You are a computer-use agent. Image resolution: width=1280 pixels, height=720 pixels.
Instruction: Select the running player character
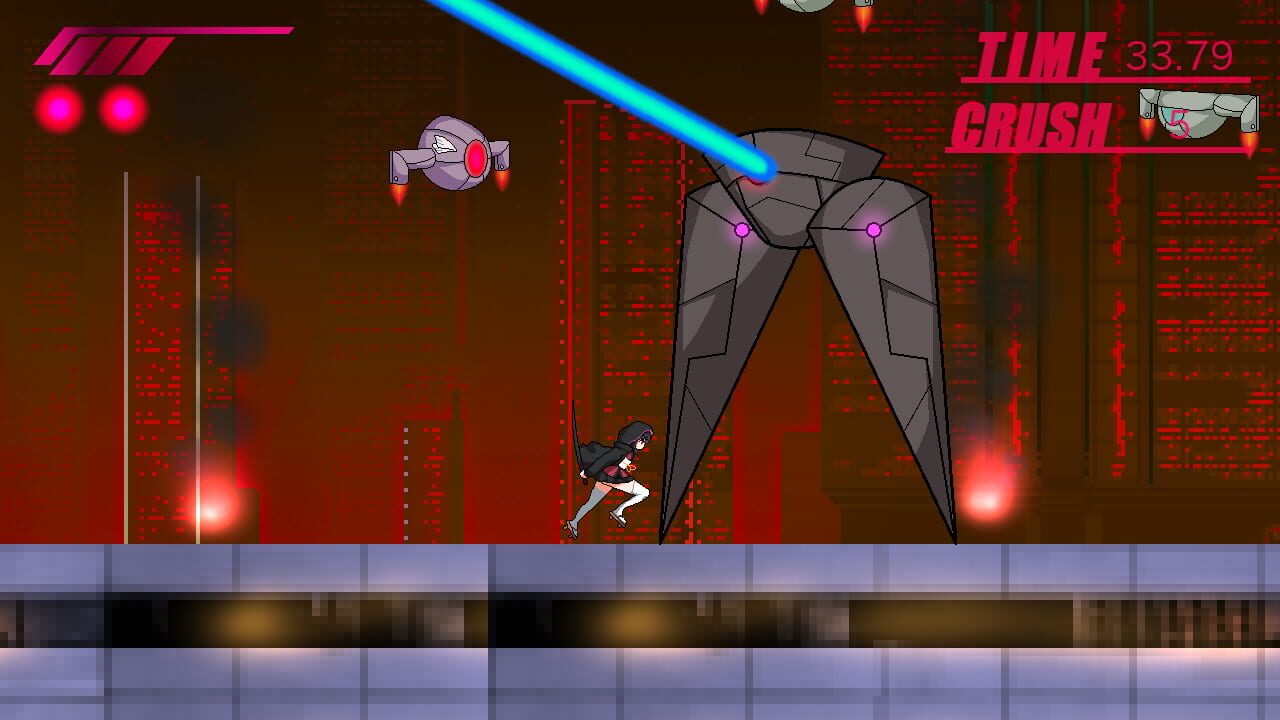click(615, 470)
